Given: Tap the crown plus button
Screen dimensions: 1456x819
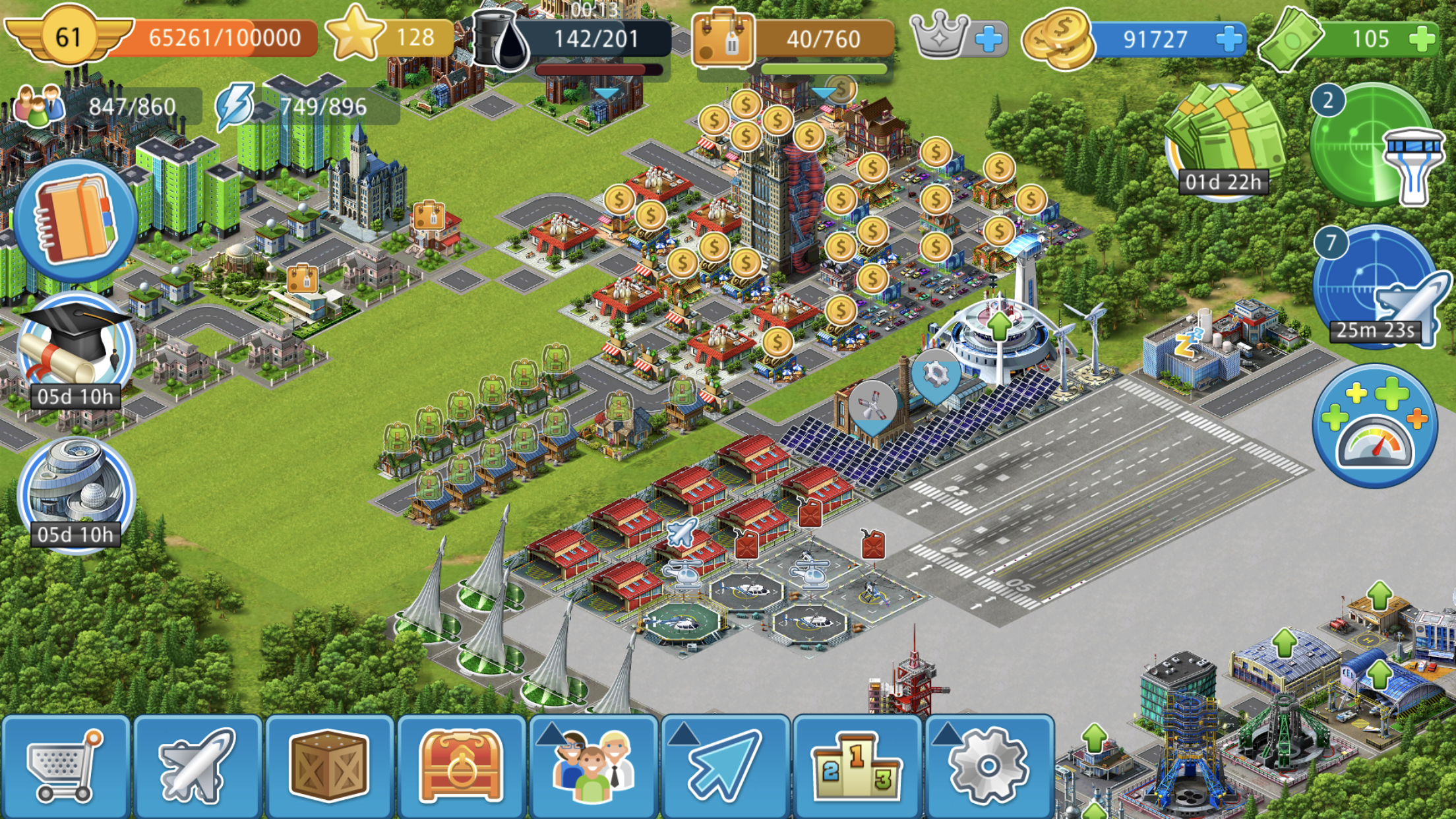Looking at the screenshot, I should 988,38.
